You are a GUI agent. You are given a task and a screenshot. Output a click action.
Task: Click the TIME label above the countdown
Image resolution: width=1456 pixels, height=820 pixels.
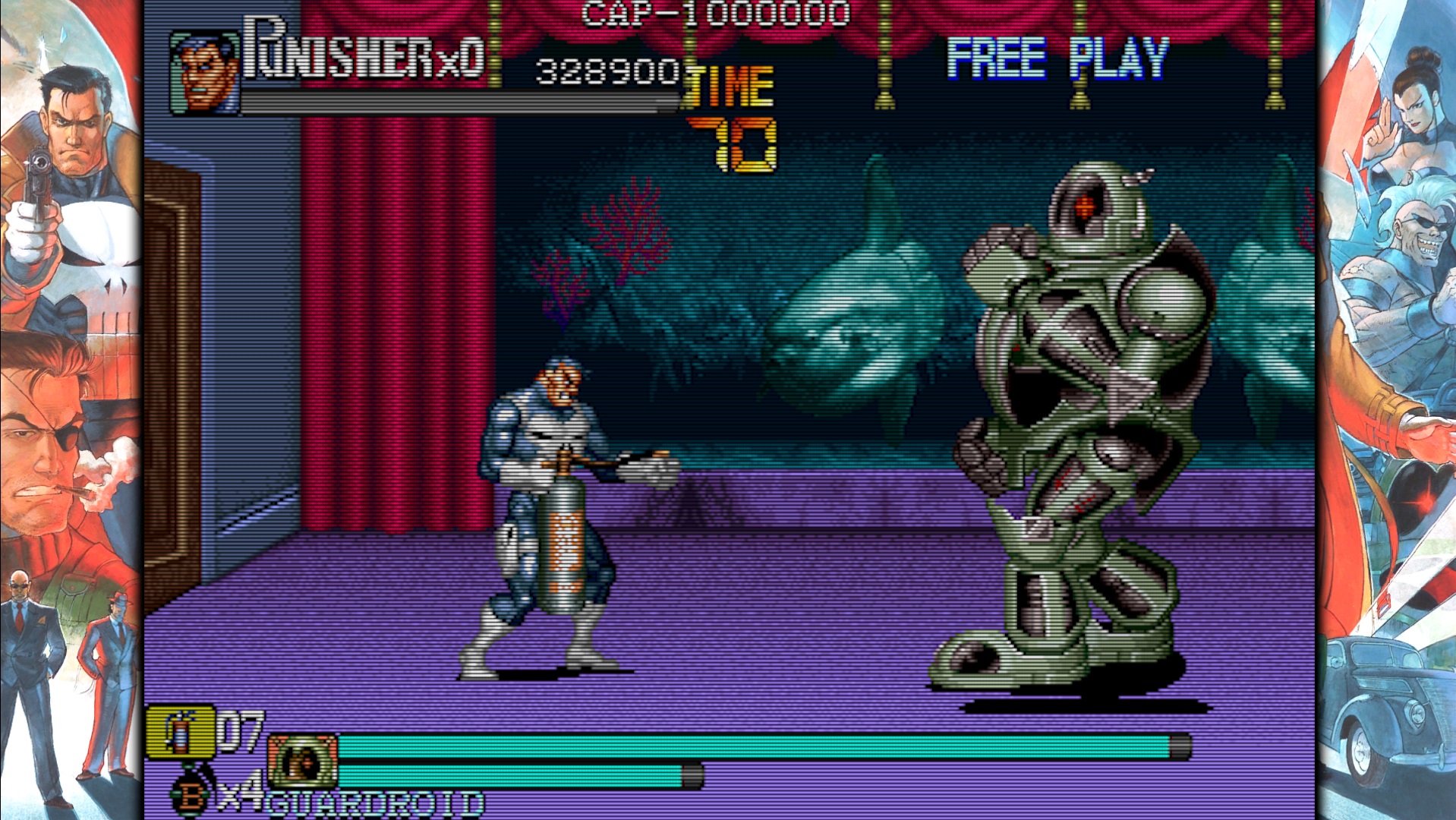727,84
